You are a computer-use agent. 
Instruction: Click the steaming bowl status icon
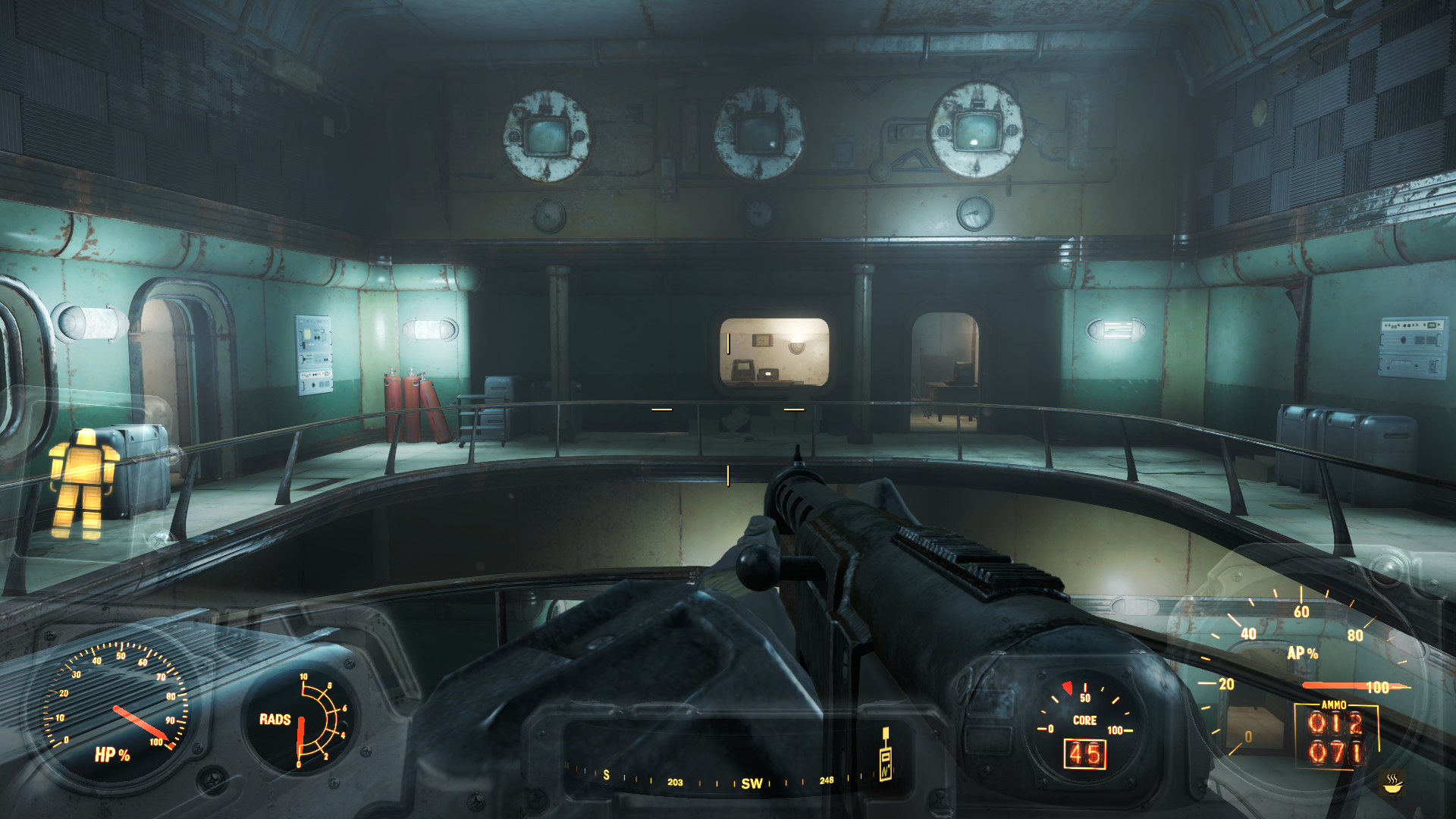1393,783
